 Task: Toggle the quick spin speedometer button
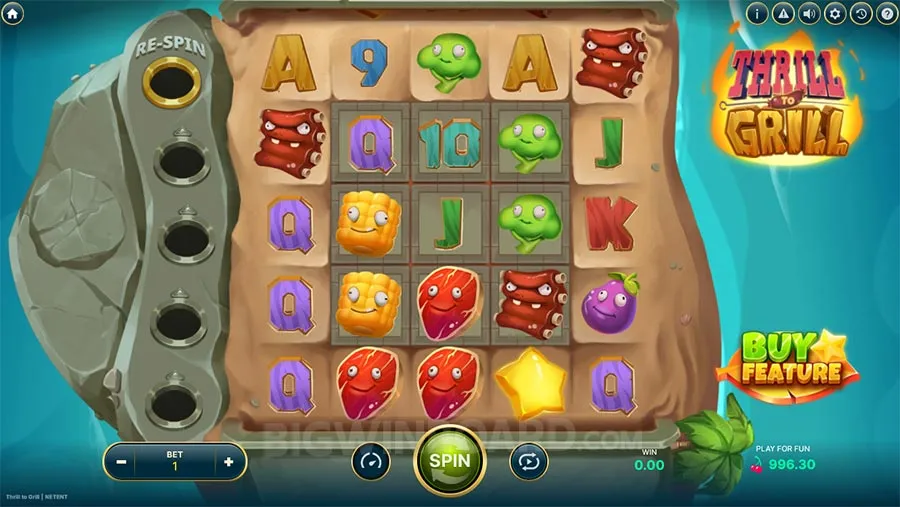pos(371,461)
